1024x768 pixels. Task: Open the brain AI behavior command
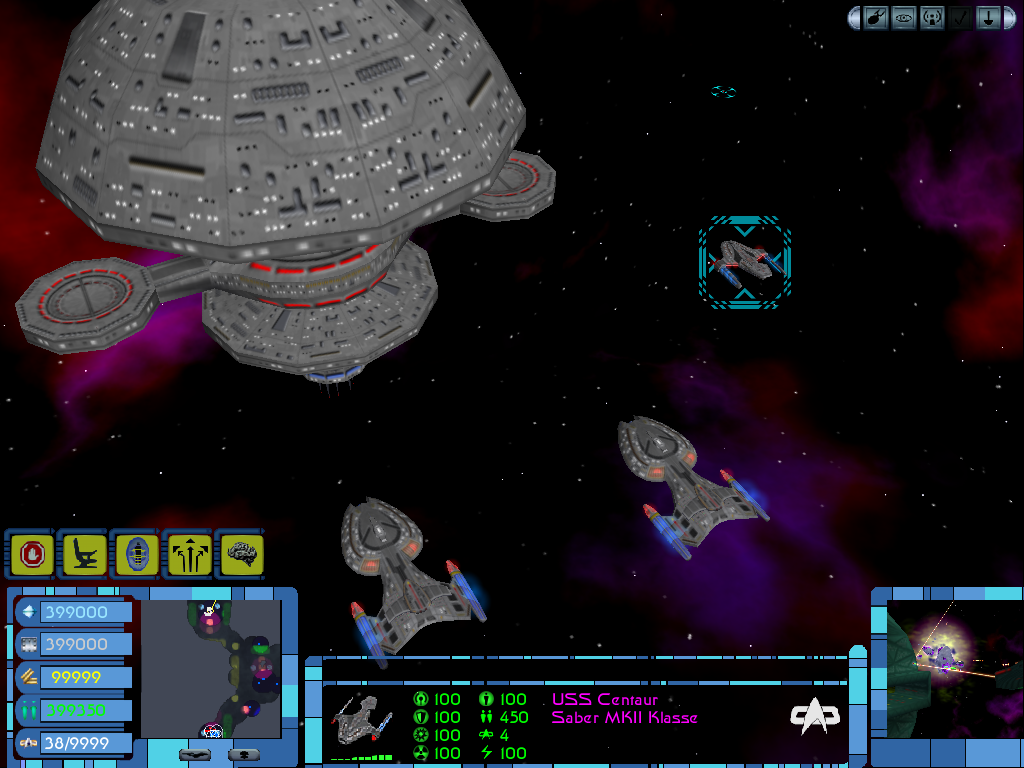click(240, 553)
